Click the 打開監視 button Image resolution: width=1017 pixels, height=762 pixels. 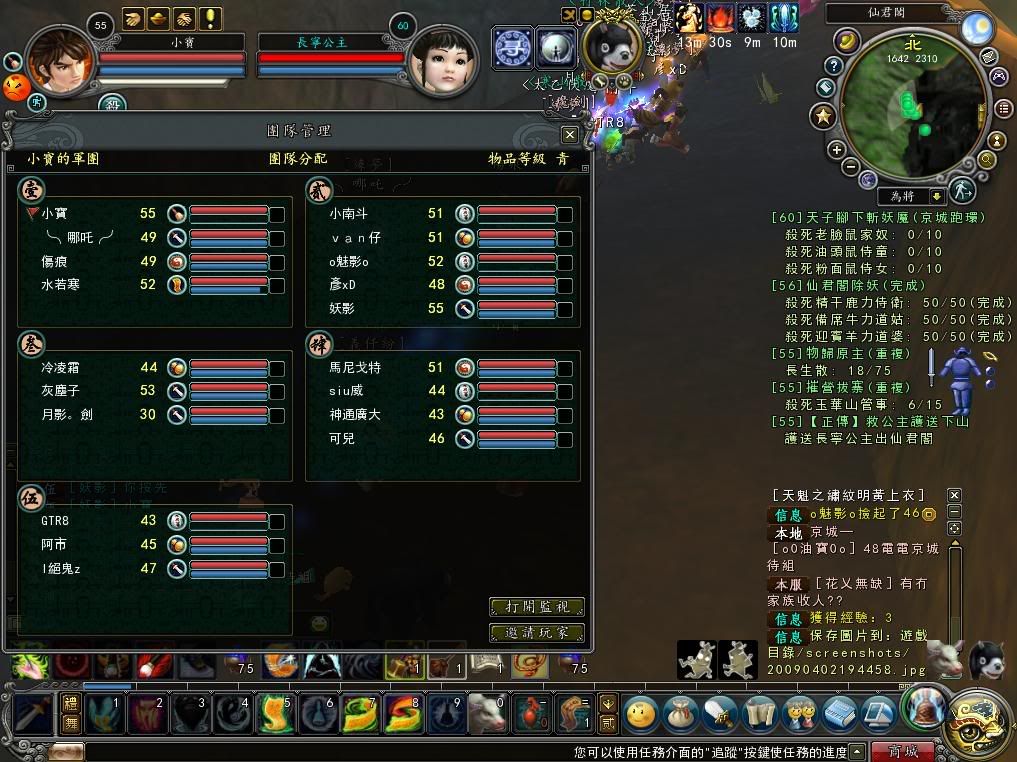pyautogui.click(x=536, y=607)
